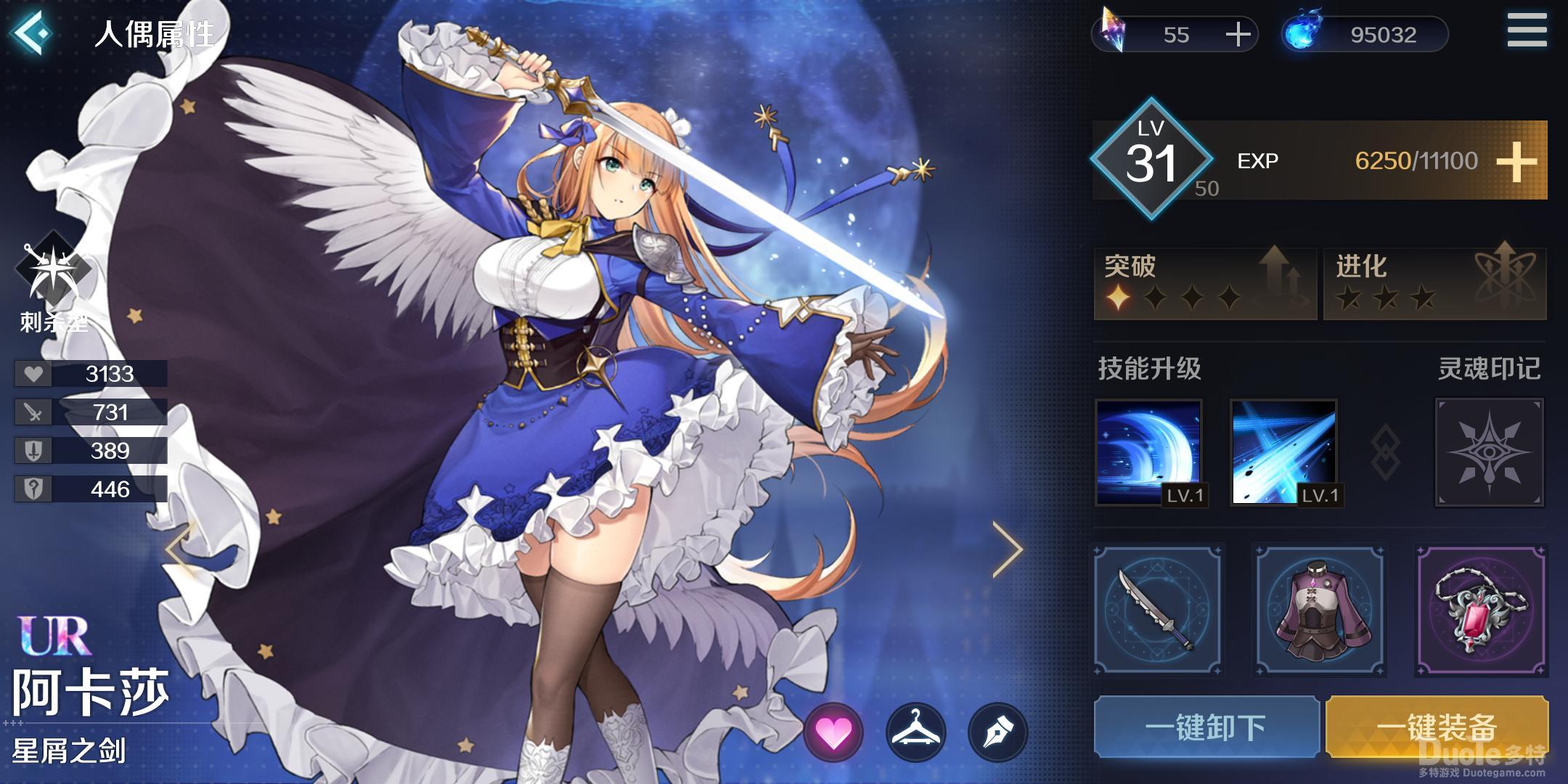Screen dimensions: 1568x784
Task: Open the pen nib button
Action: 998,732
